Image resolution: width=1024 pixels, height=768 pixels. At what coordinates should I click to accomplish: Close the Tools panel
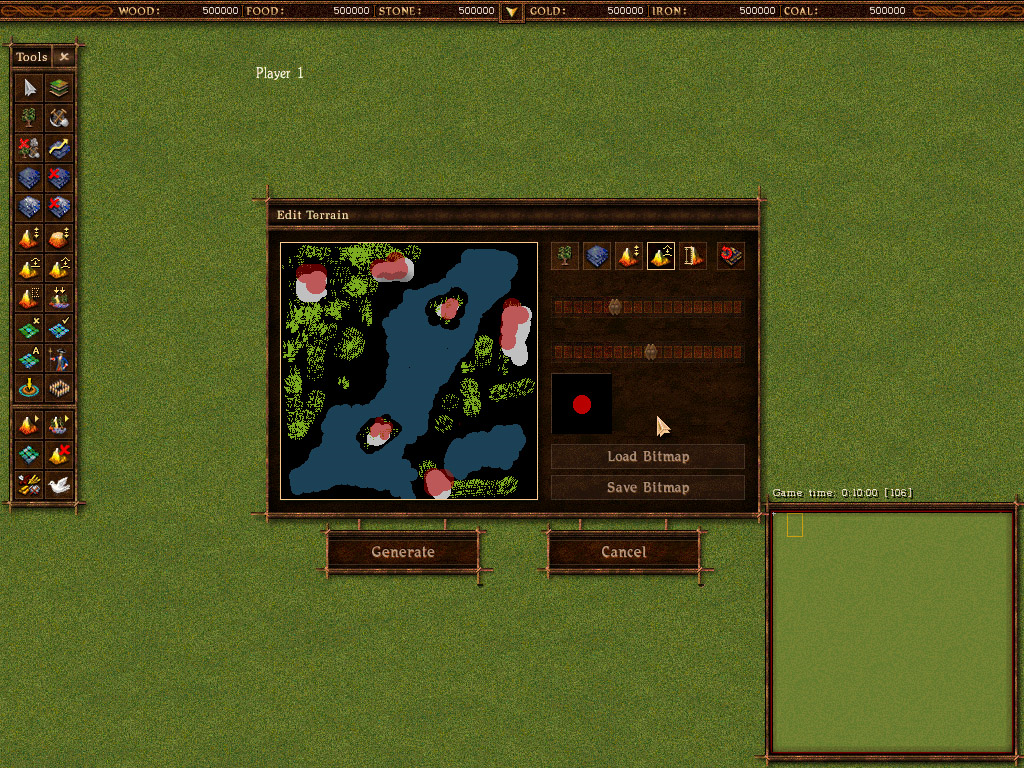[x=64, y=57]
